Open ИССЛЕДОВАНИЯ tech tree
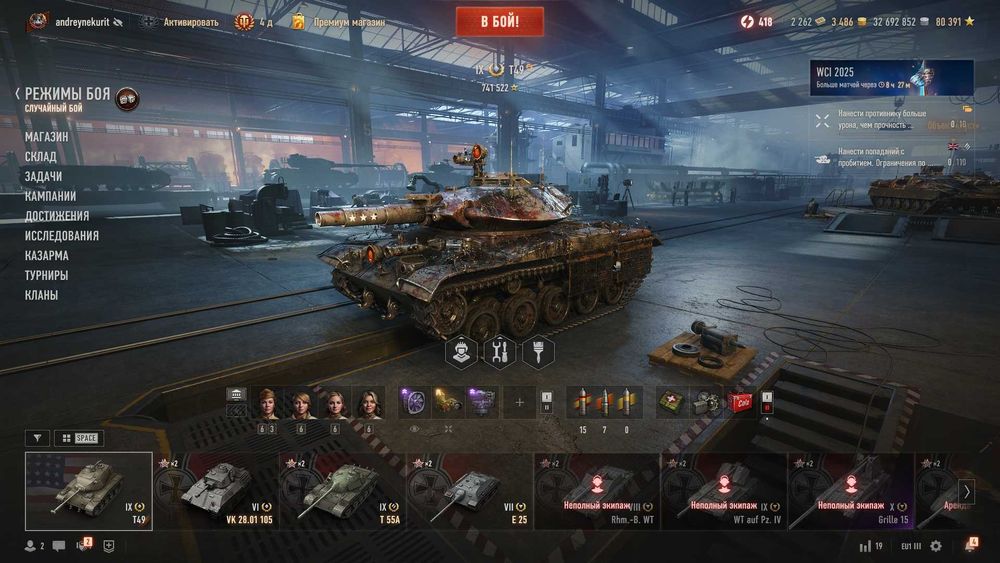 tap(62, 236)
